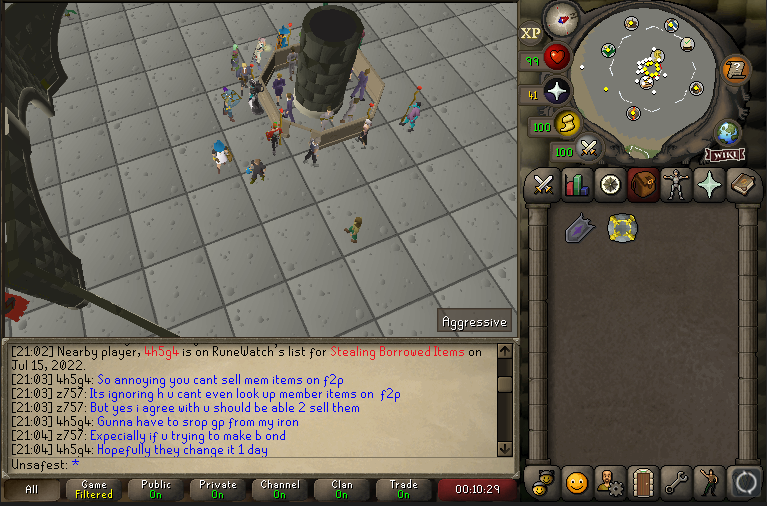The image size is (767, 506).
Task: Click the special attack crossed-swords orb
Action: [x=590, y=148]
